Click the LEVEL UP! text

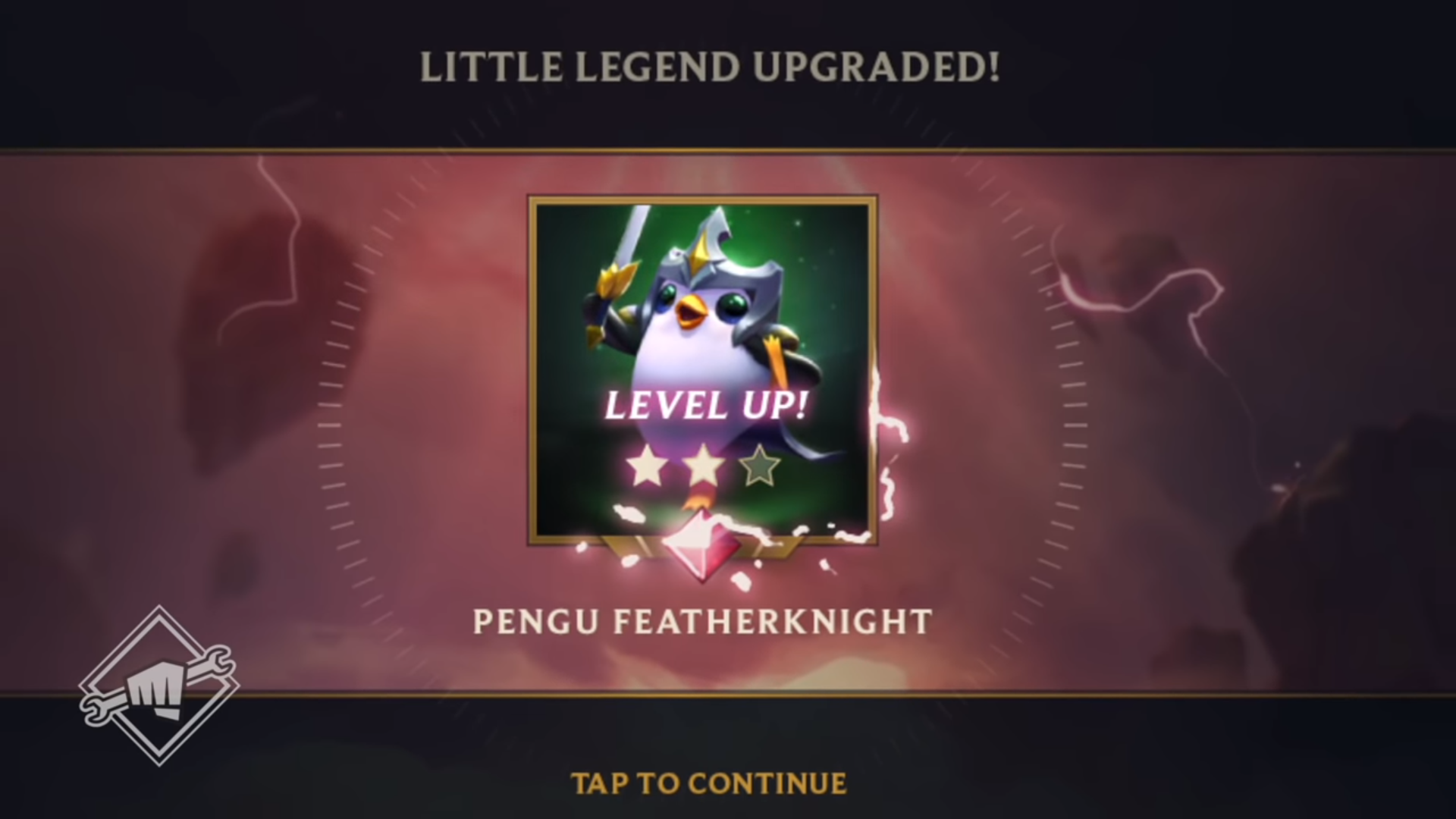pyautogui.click(x=704, y=406)
